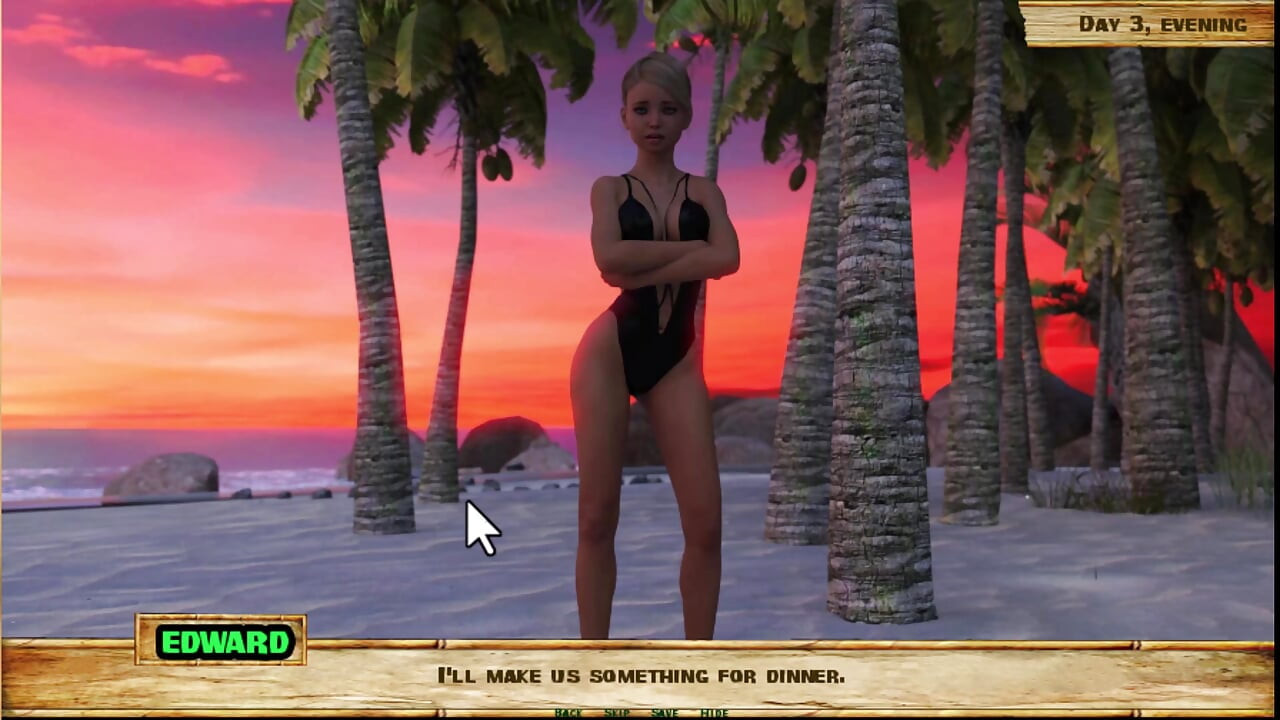1280x720 pixels.
Task: Click the quick menu bar at bottom
Action: pyautogui.click(x=640, y=713)
